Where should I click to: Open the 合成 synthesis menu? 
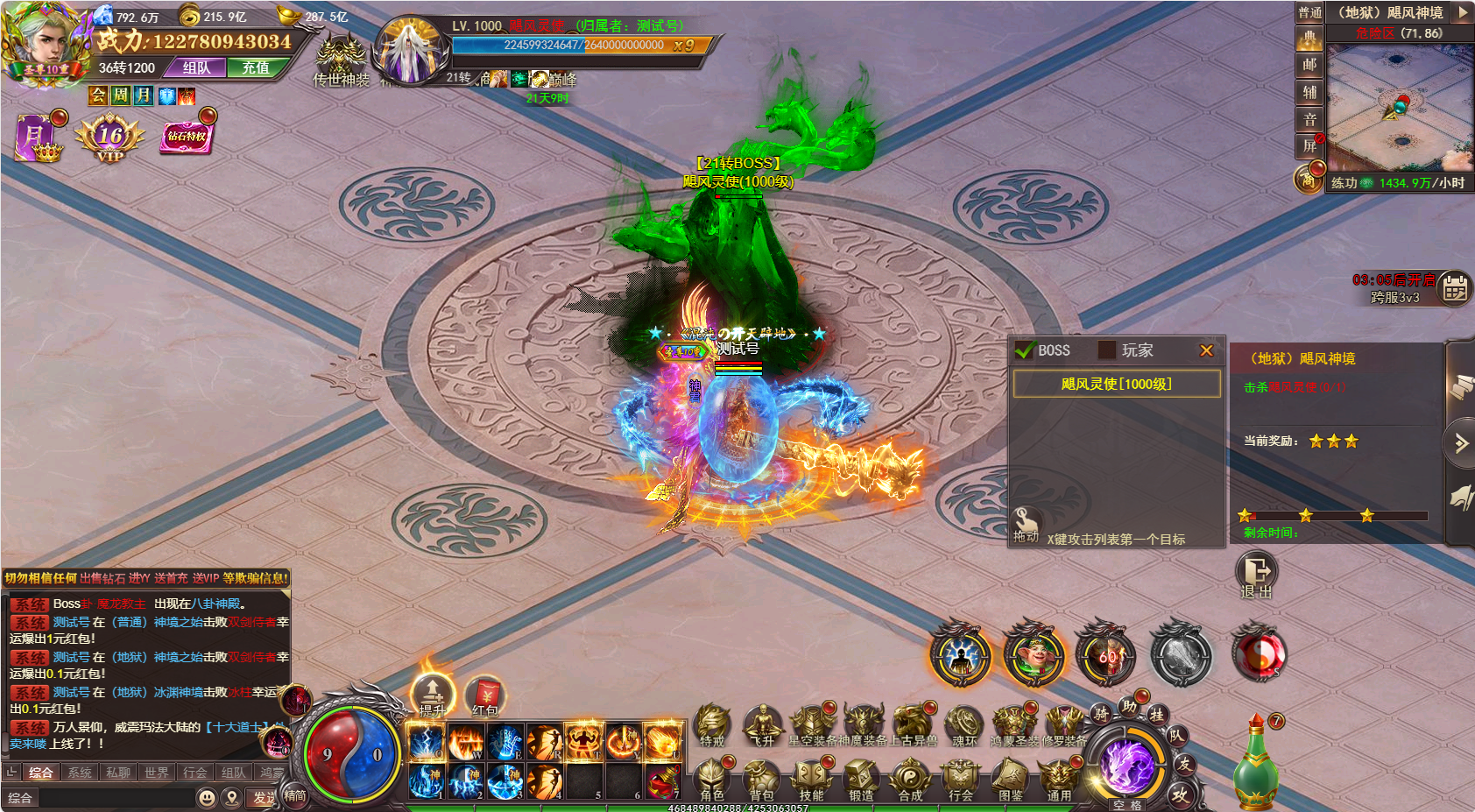coord(910,779)
